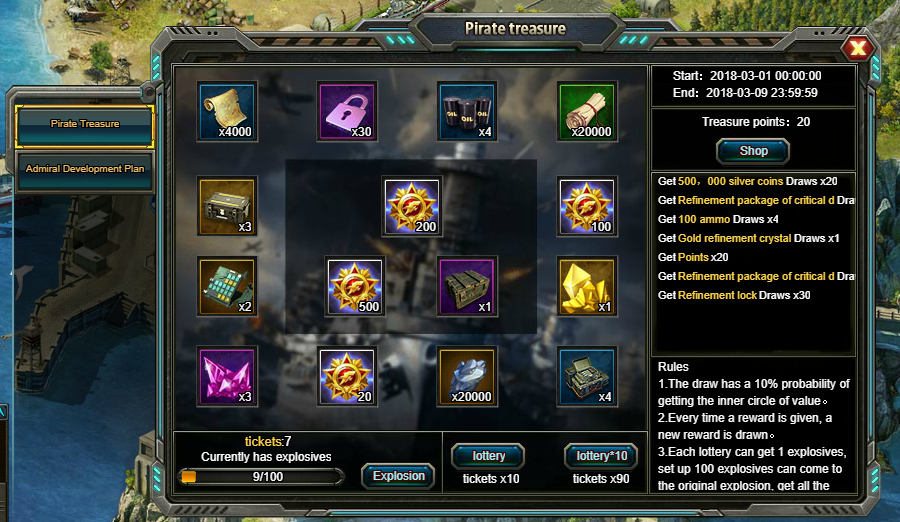Select the green scroll x20000 reward
This screenshot has width=900, height=522.
[587, 111]
